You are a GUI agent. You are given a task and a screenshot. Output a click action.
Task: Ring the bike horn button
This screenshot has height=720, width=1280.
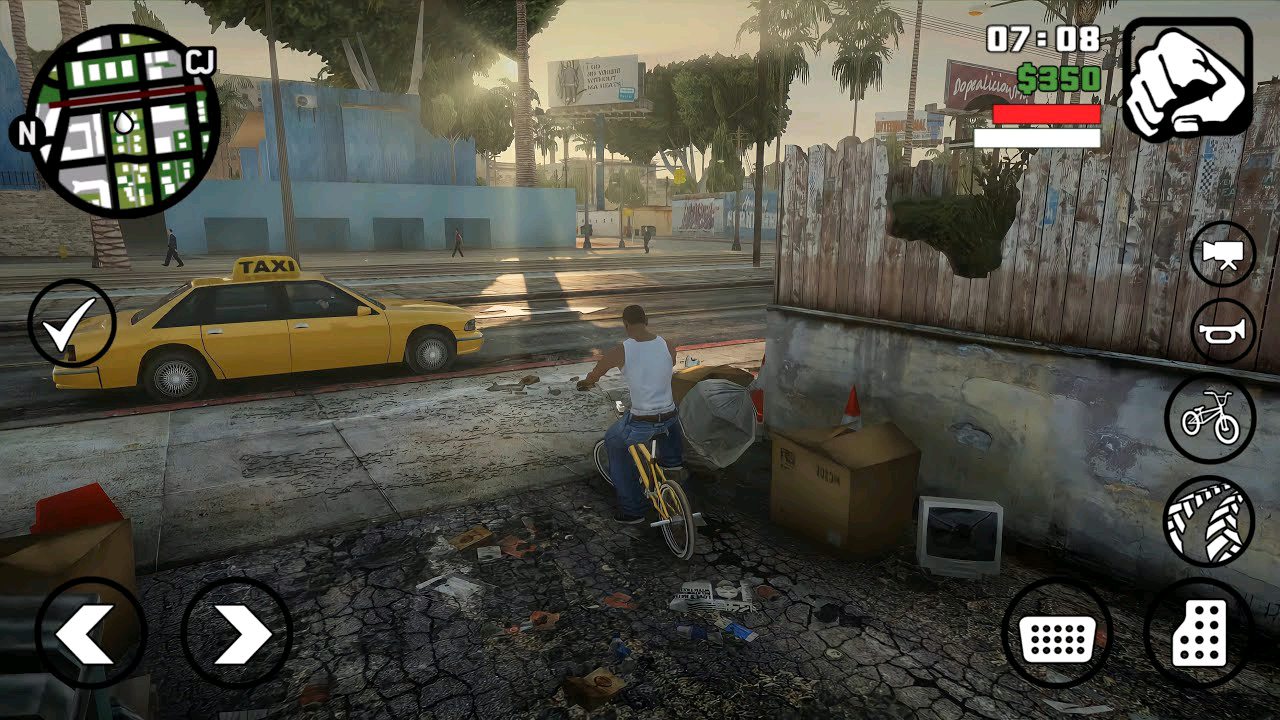tap(1222, 331)
